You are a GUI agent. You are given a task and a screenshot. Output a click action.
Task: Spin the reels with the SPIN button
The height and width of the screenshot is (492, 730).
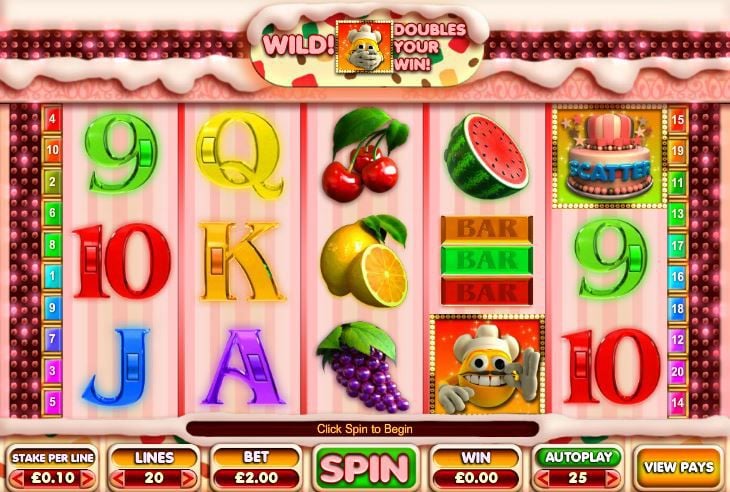tap(365, 467)
